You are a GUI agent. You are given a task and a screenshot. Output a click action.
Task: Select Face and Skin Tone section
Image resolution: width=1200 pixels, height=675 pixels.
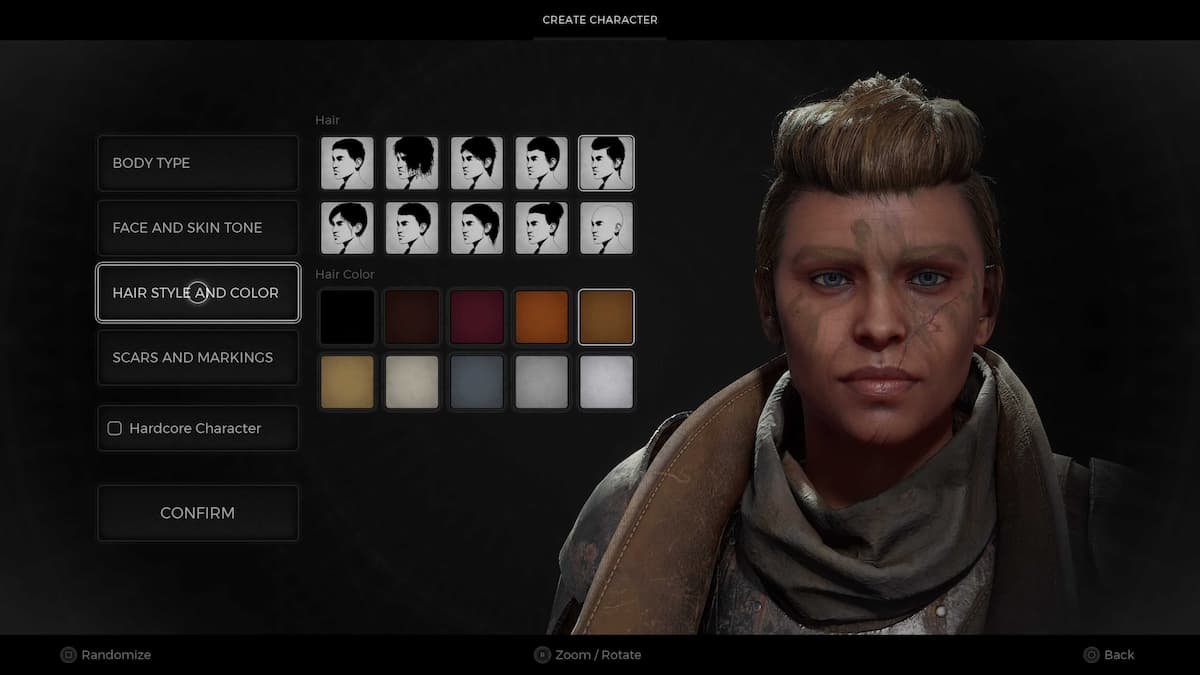tap(198, 228)
